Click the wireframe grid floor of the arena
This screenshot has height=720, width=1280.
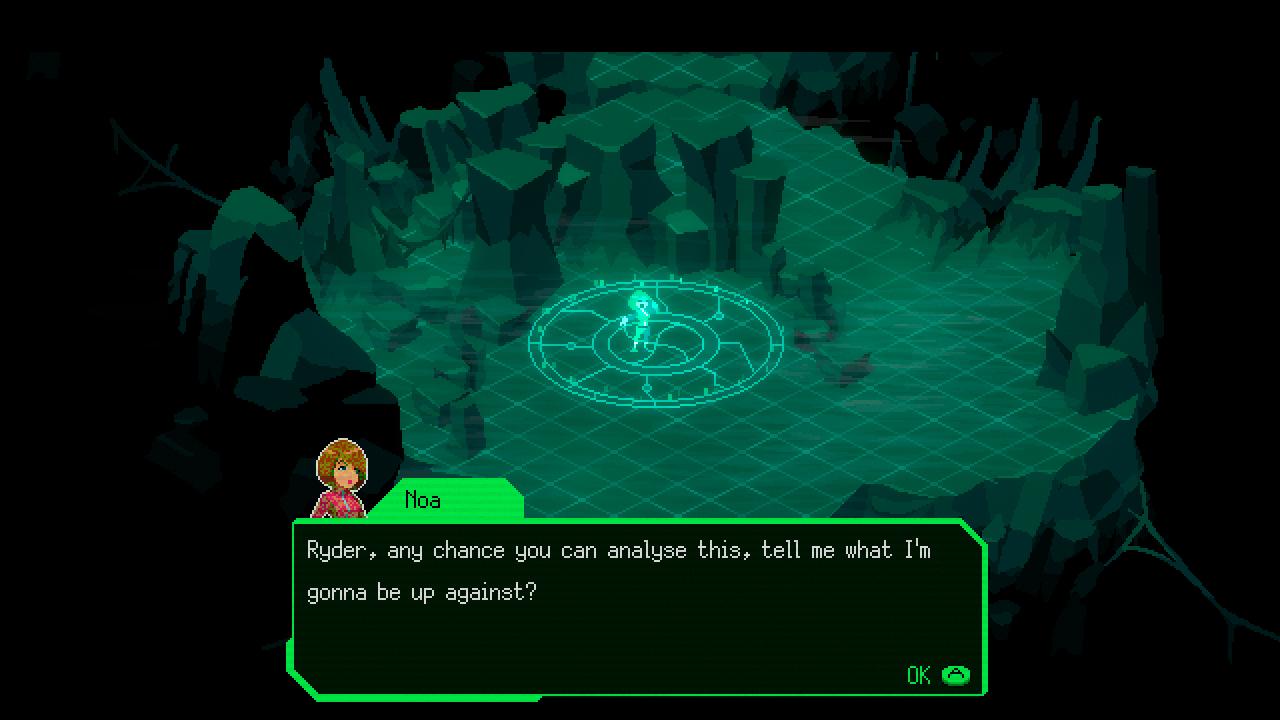[x=900, y=430]
